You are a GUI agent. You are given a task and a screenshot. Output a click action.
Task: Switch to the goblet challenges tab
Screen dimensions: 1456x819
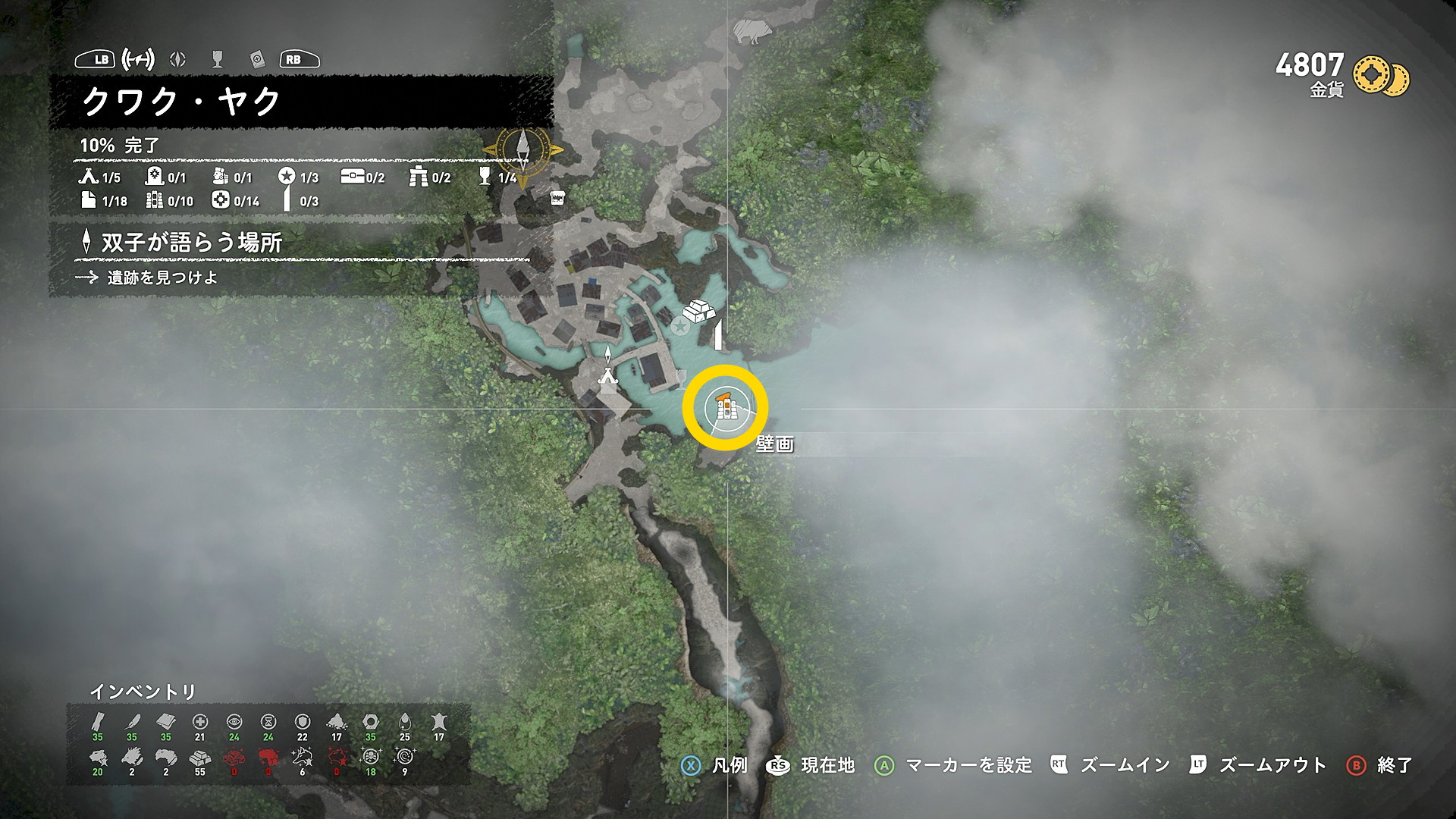218,59
